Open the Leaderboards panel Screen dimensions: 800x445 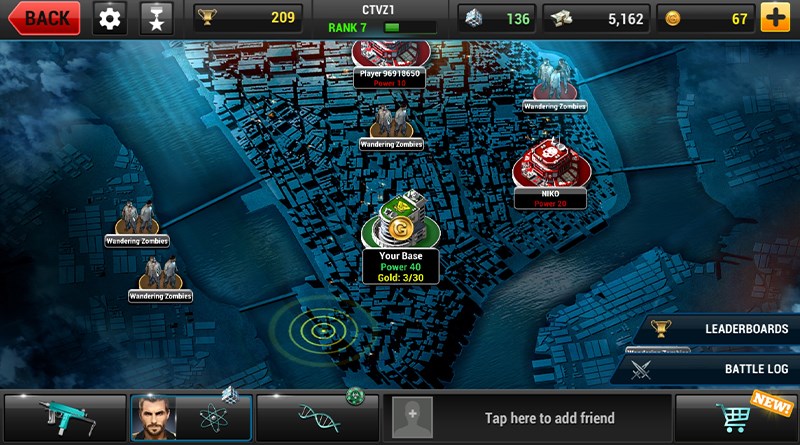point(718,329)
